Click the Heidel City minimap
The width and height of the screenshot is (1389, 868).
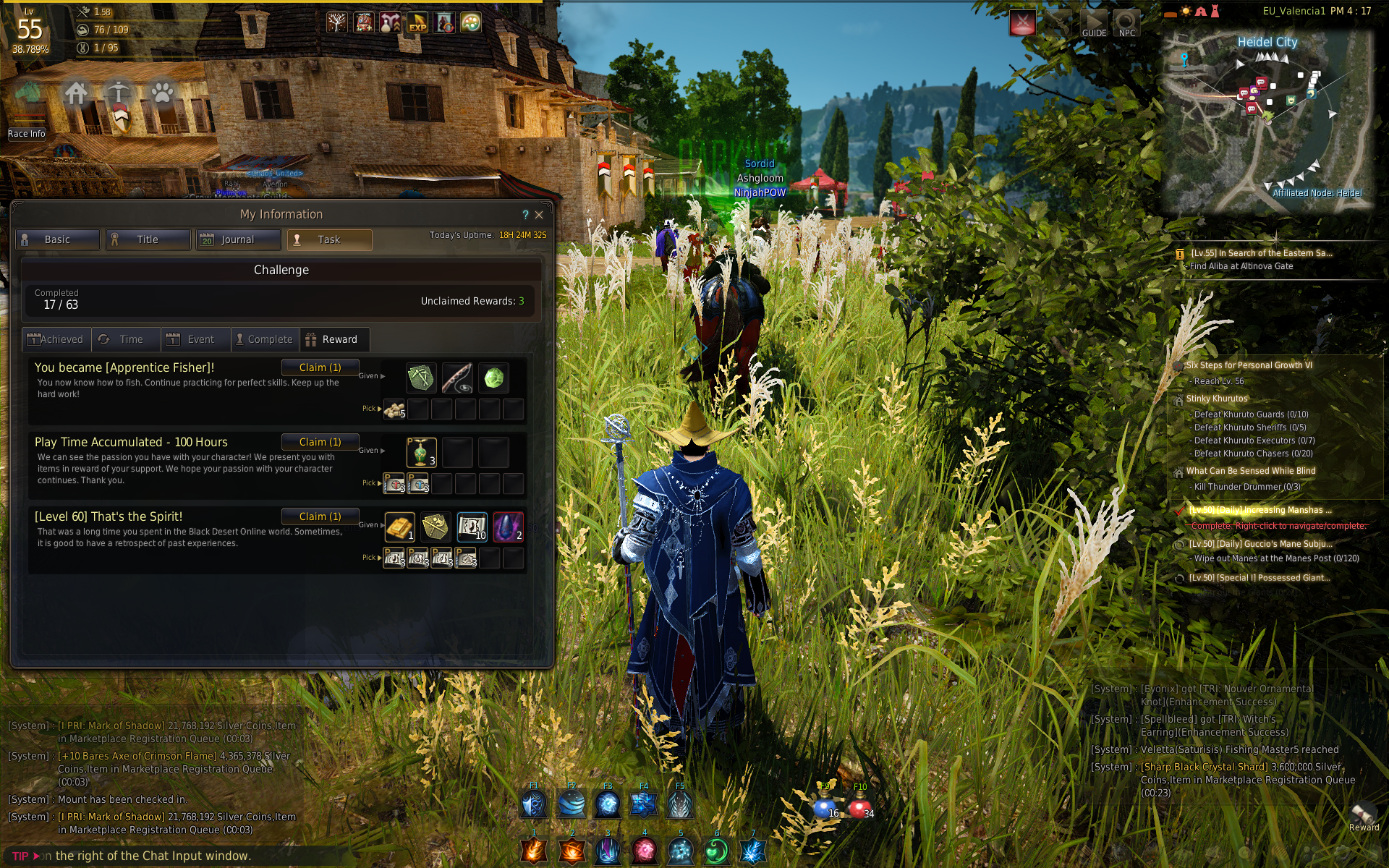[x=1267, y=119]
